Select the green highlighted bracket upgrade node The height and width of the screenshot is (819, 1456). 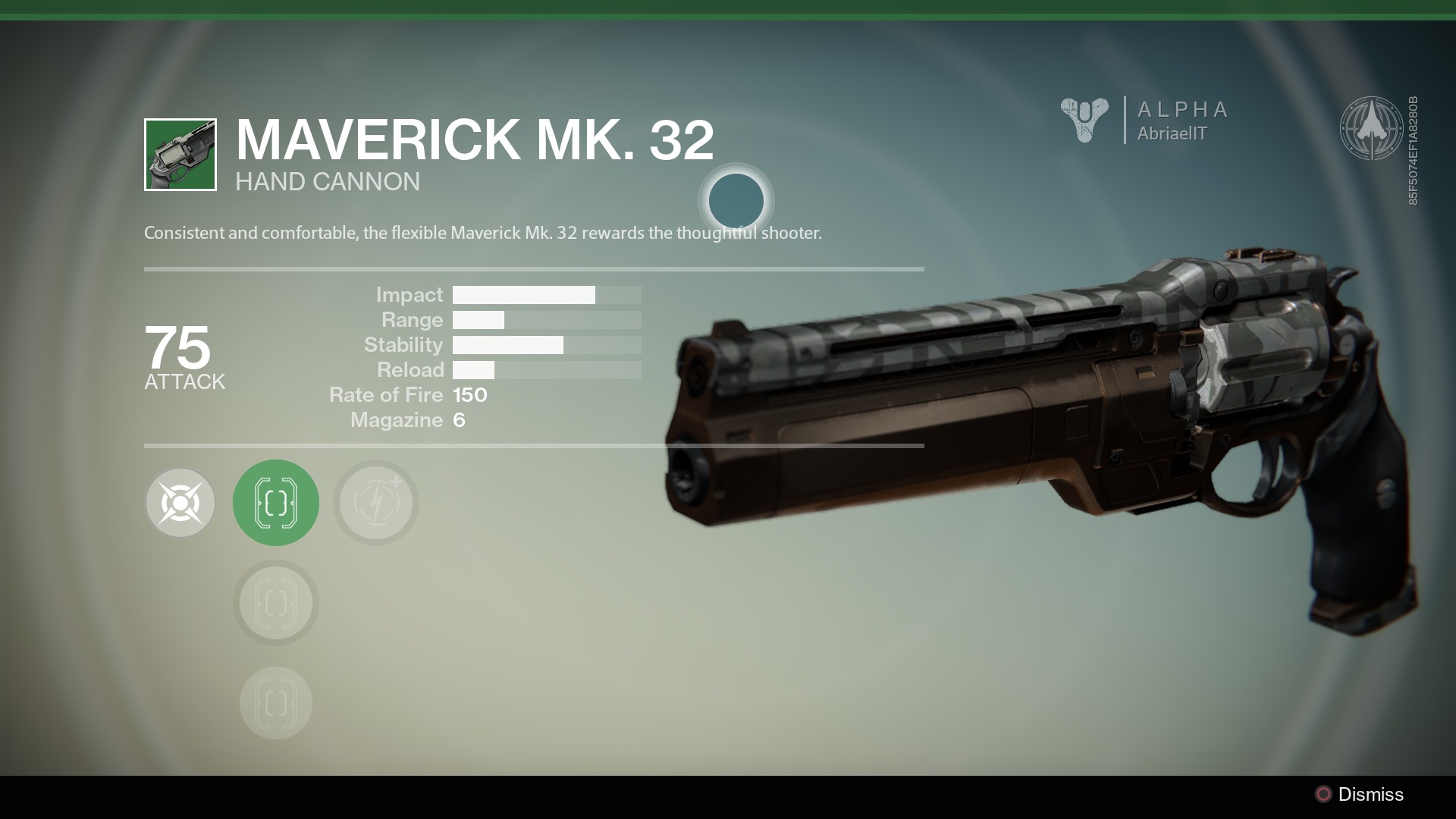276,503
